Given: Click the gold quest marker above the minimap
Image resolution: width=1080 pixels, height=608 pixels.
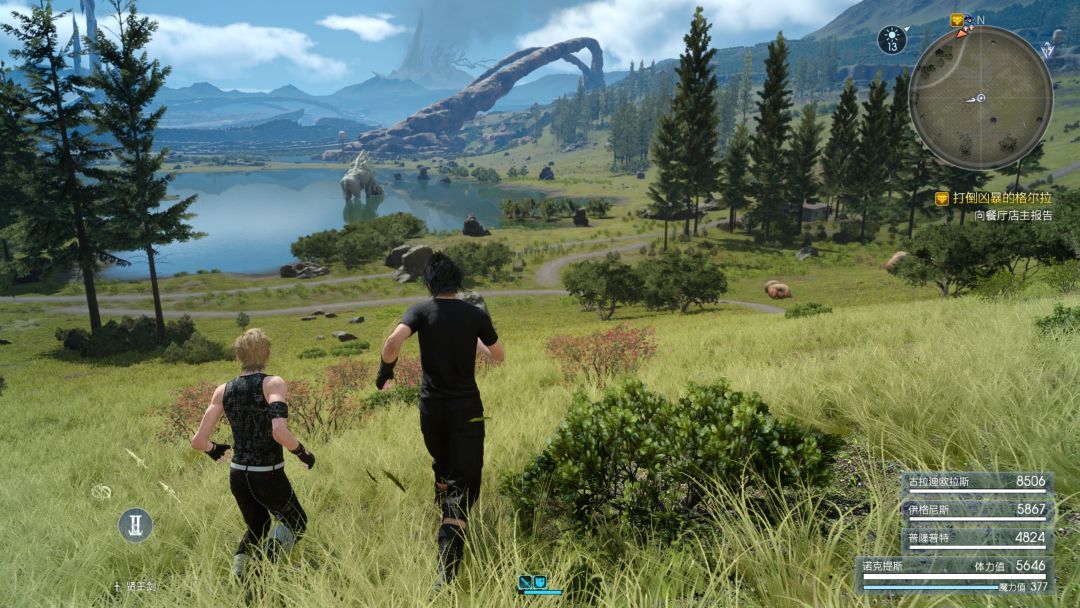Looking at the screenshot, I should point(957,19).
